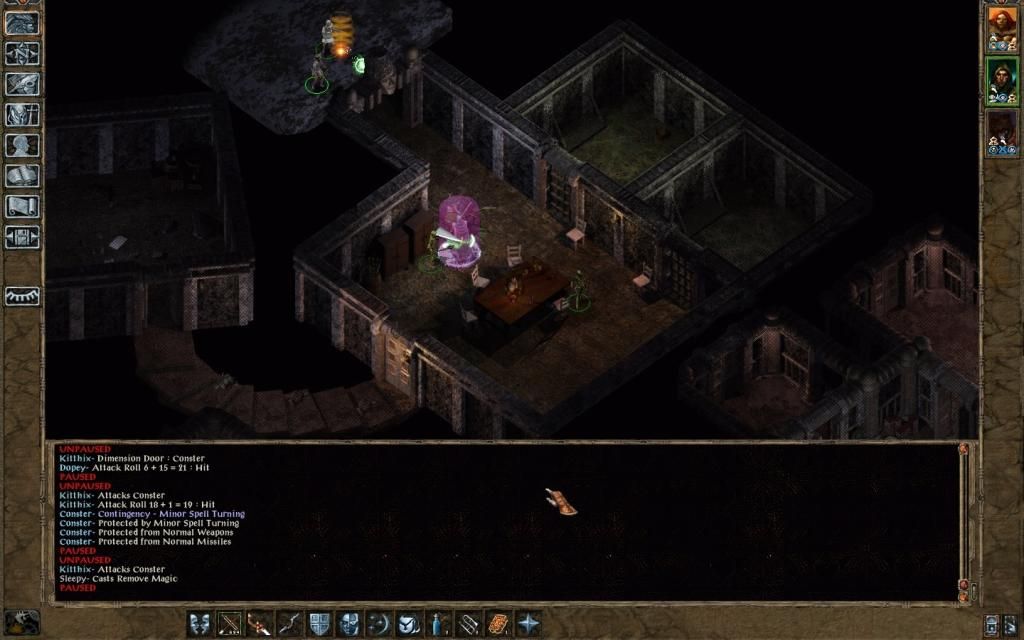Equip the bow quick weapon
This screenshot has width=1024, height=640.
coord(290,624)
